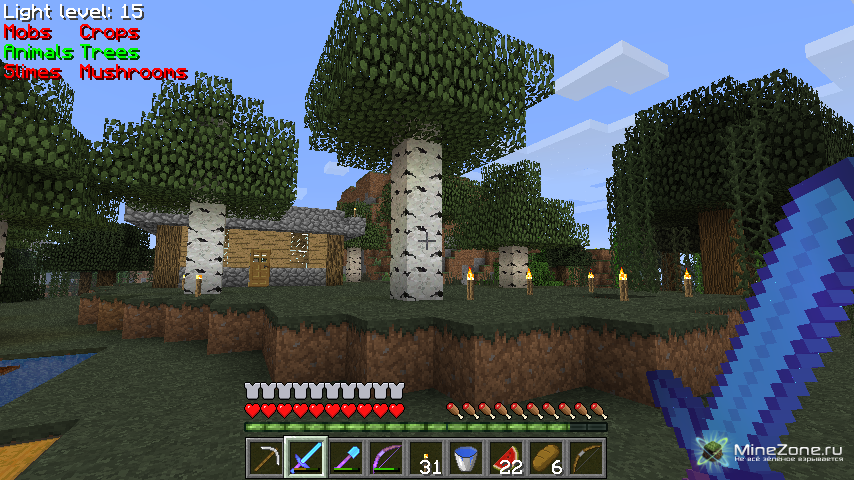The height and width of the screenshot is (480, 854).
Task: Select the enchanted purple bow slot
Action: point(385,458)
